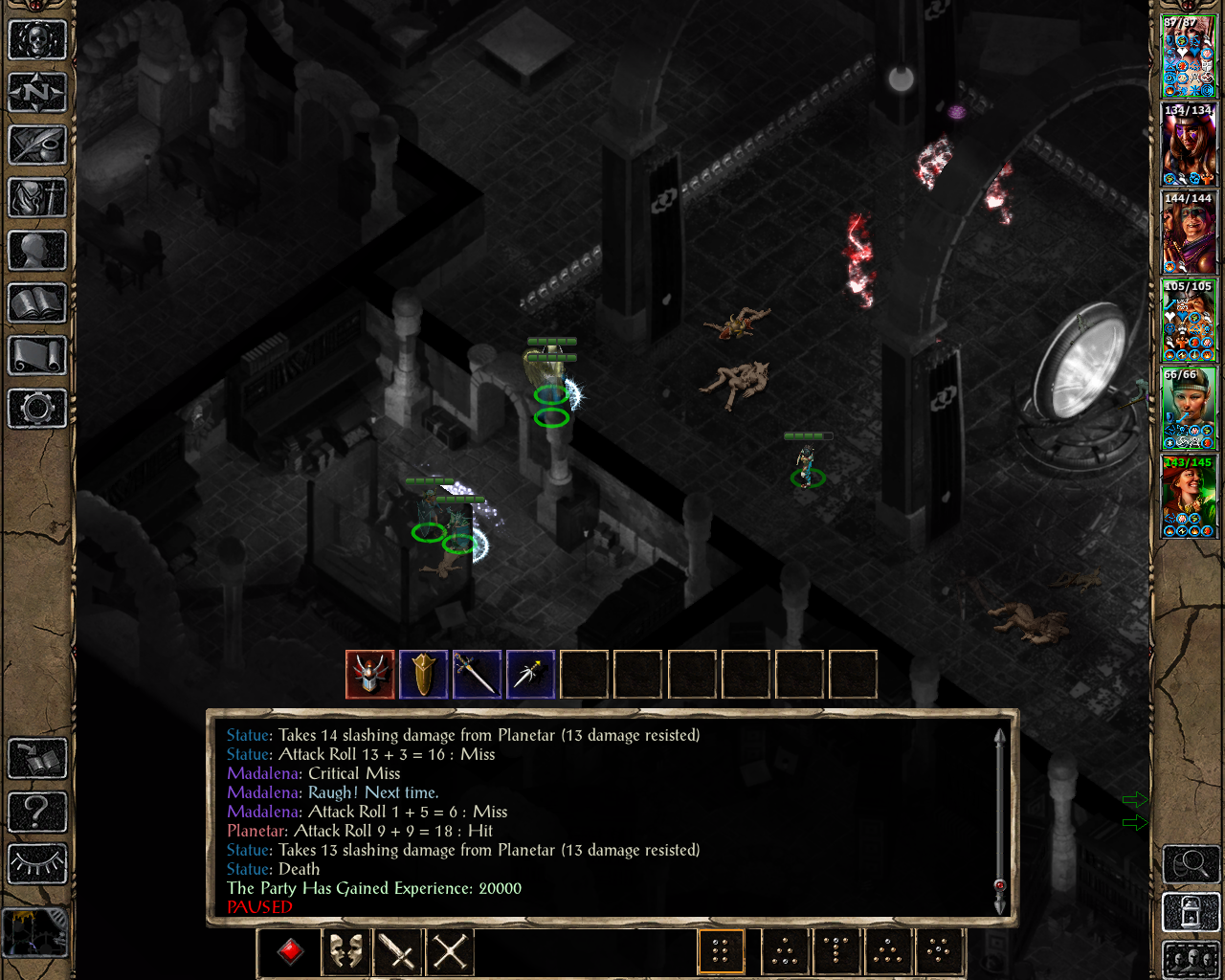
Task: Click the twin masks talk button
Action: (x=345, y=951)
